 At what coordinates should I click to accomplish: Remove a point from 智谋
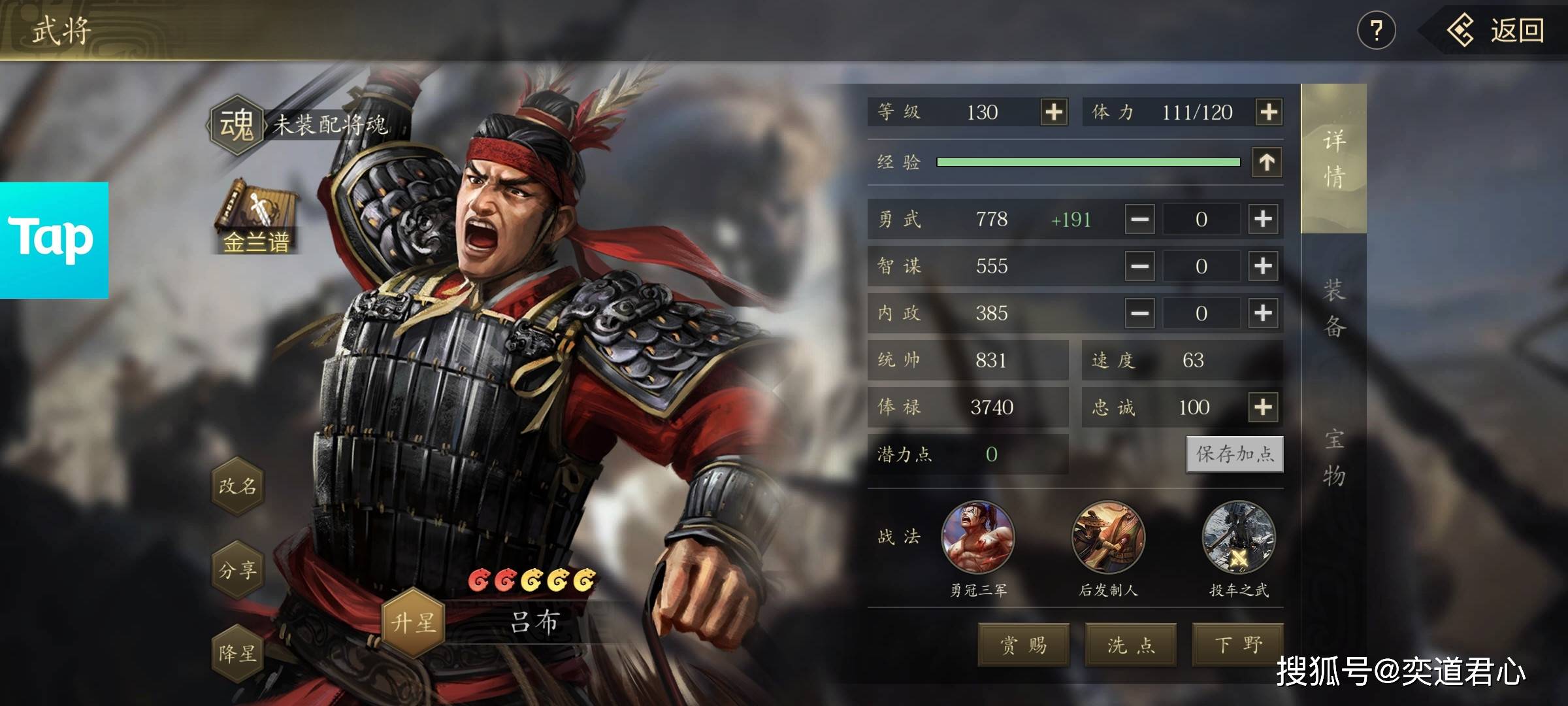(1139, 266)
